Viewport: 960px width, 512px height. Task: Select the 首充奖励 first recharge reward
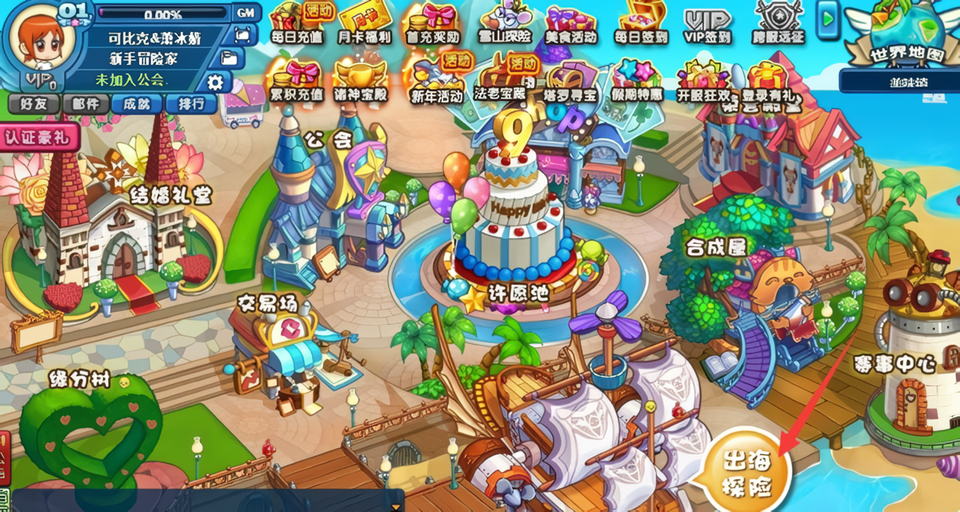tap(432, 24)
